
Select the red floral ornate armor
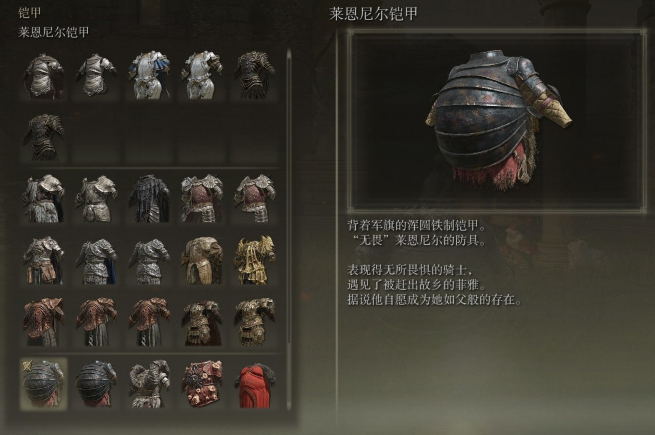pos(201,383)
